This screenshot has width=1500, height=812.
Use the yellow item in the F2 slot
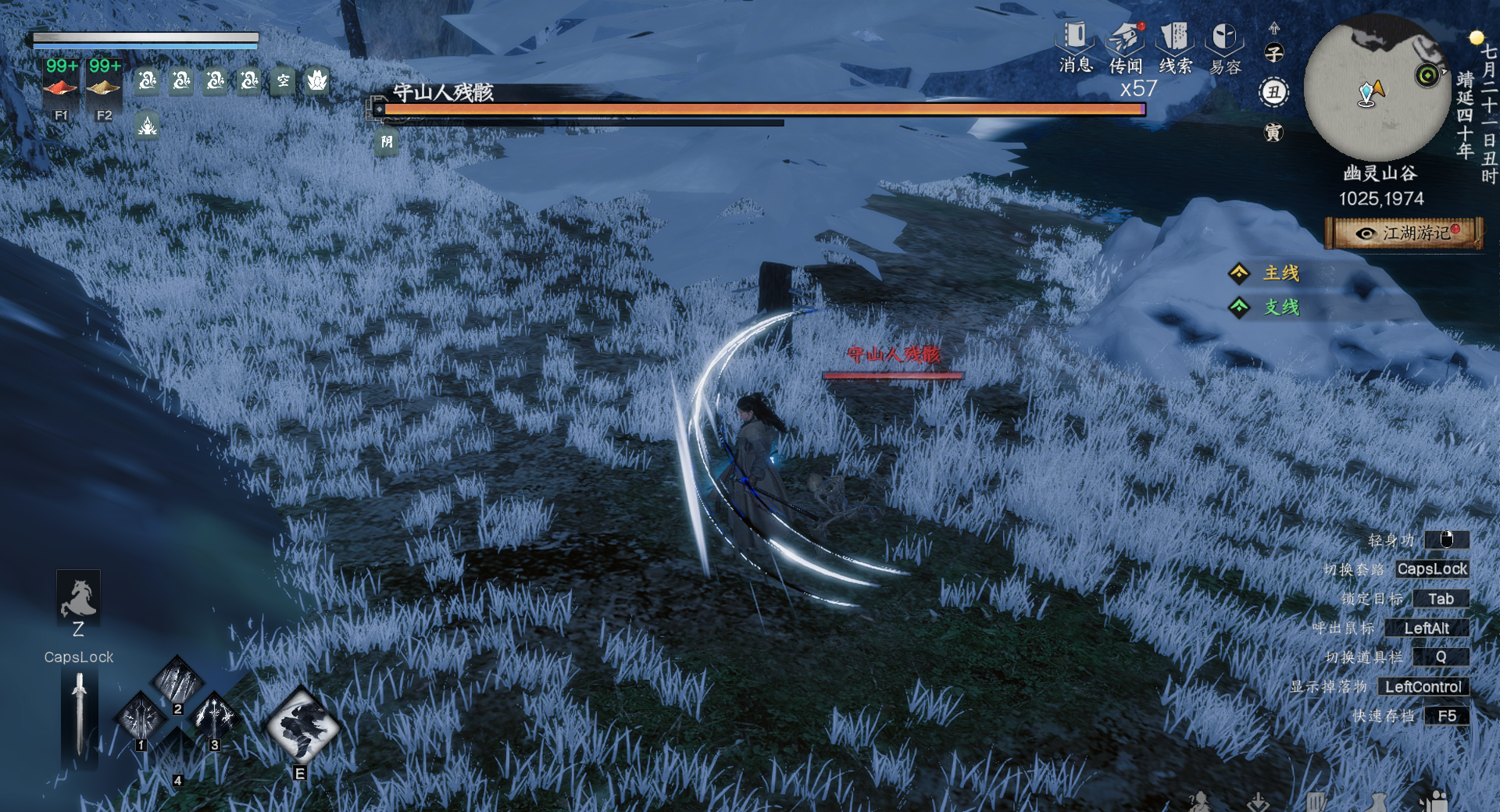[103, 86]
